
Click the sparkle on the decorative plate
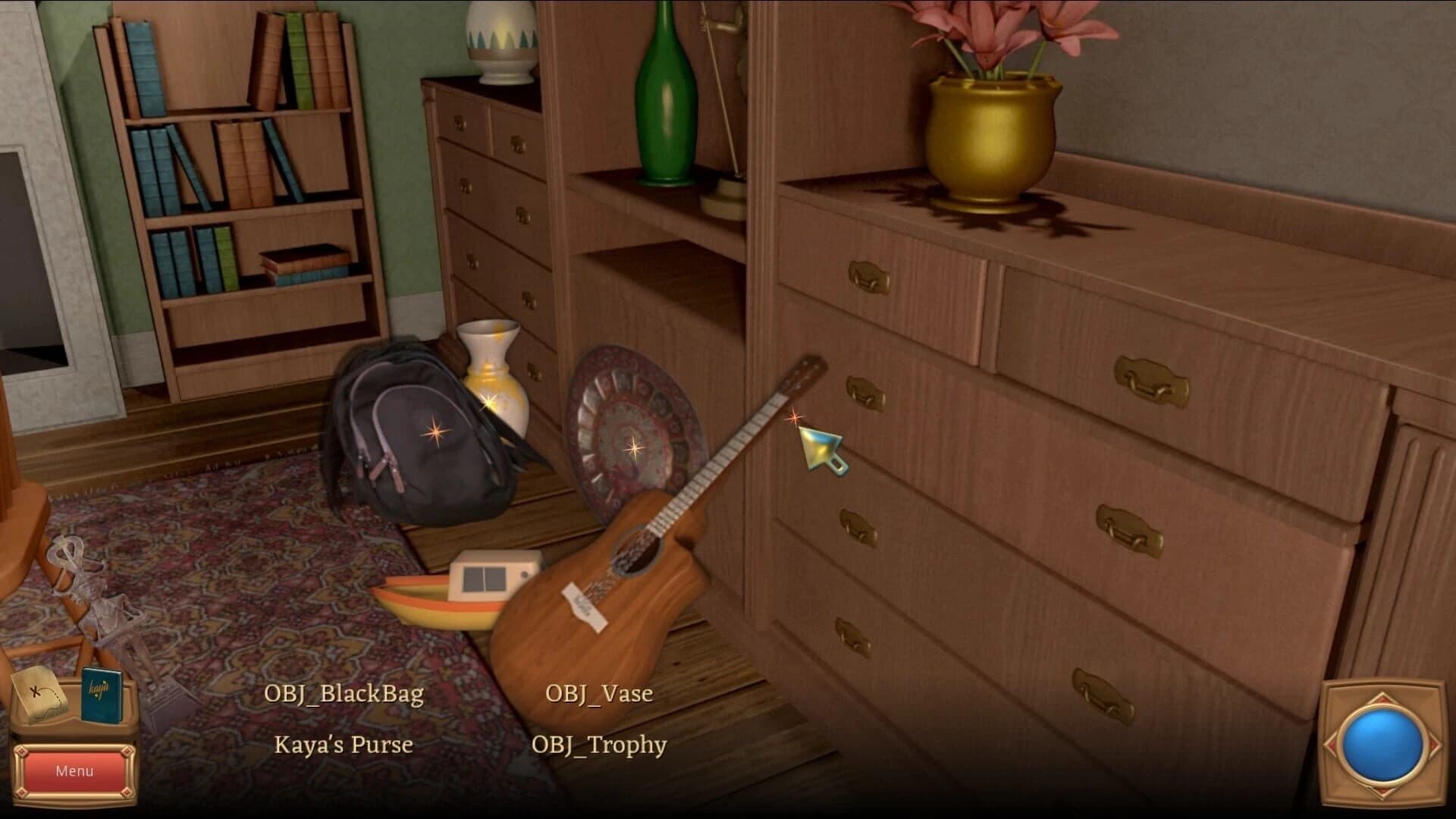click(634, 447)
